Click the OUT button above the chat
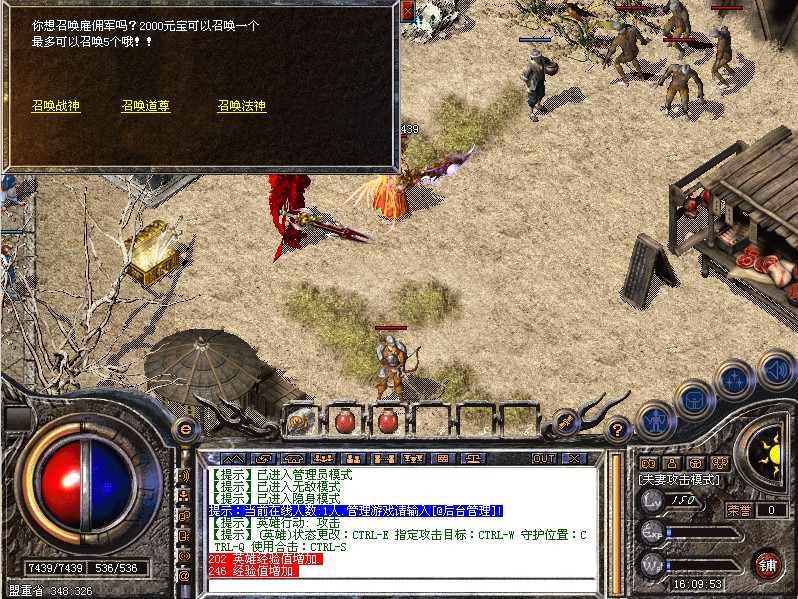 pos(544,458)
